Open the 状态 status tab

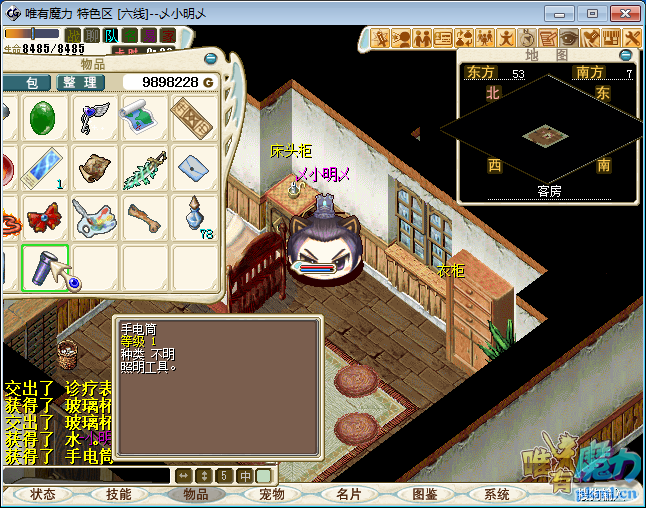click(43, 494)
